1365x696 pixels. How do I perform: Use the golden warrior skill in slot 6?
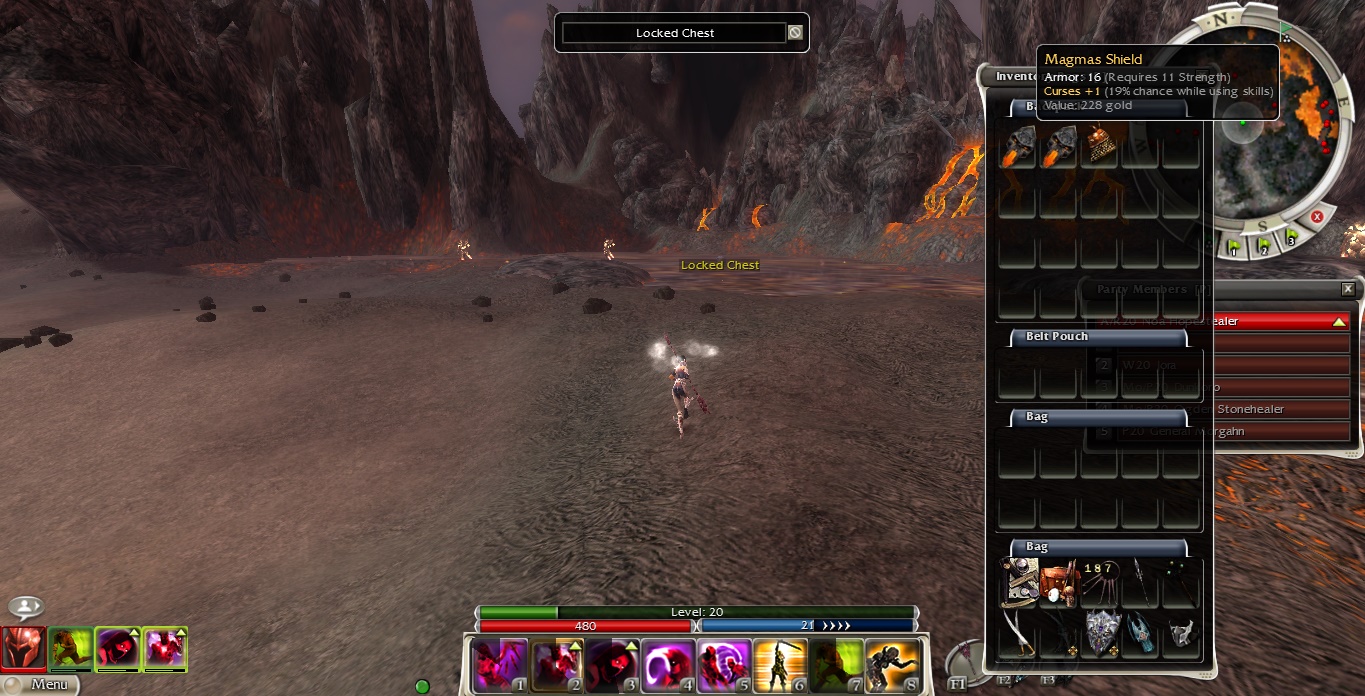[x=779, y=666]
